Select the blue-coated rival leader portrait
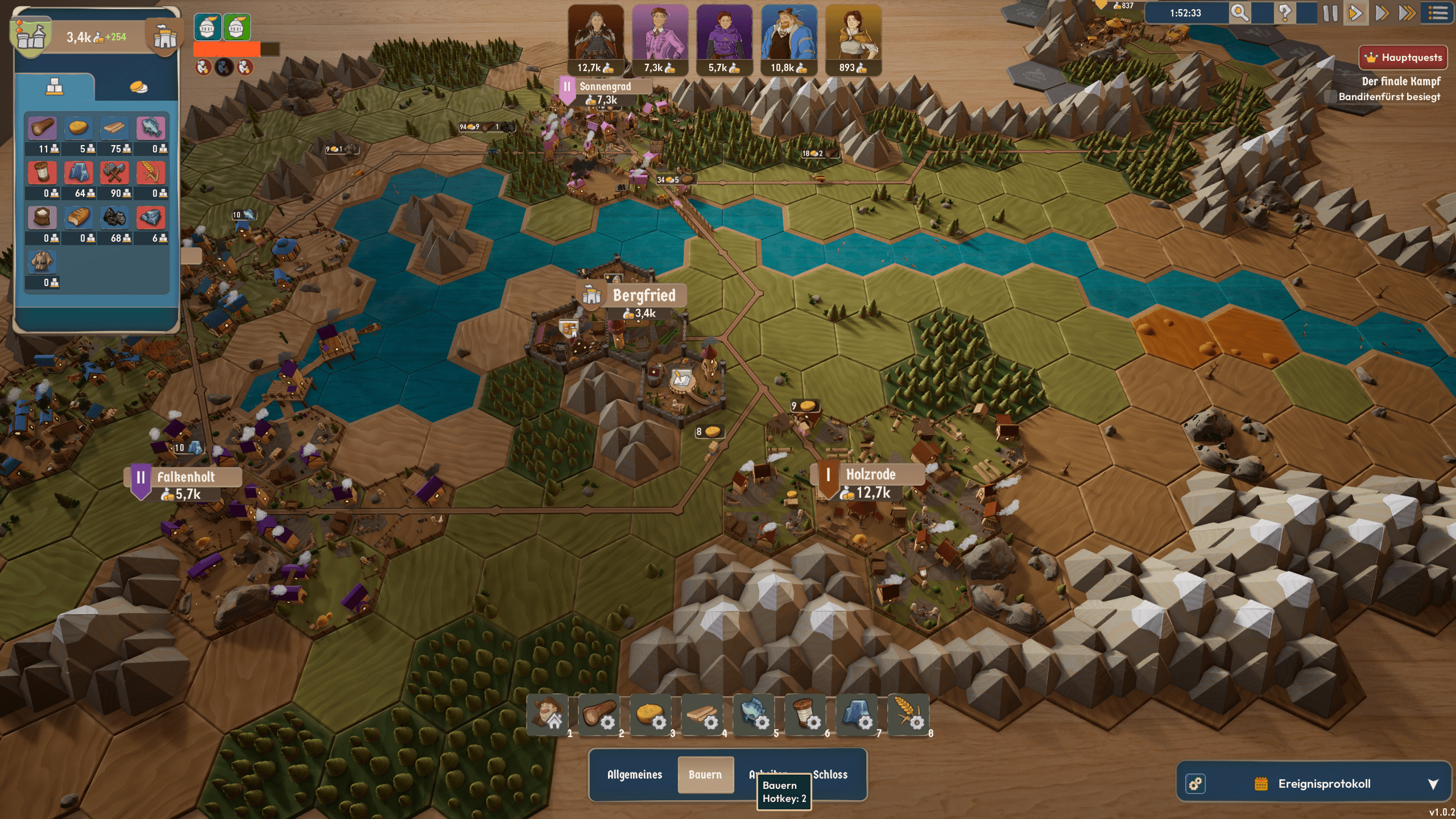This screenshot has height=819, width=1456. 789,34
